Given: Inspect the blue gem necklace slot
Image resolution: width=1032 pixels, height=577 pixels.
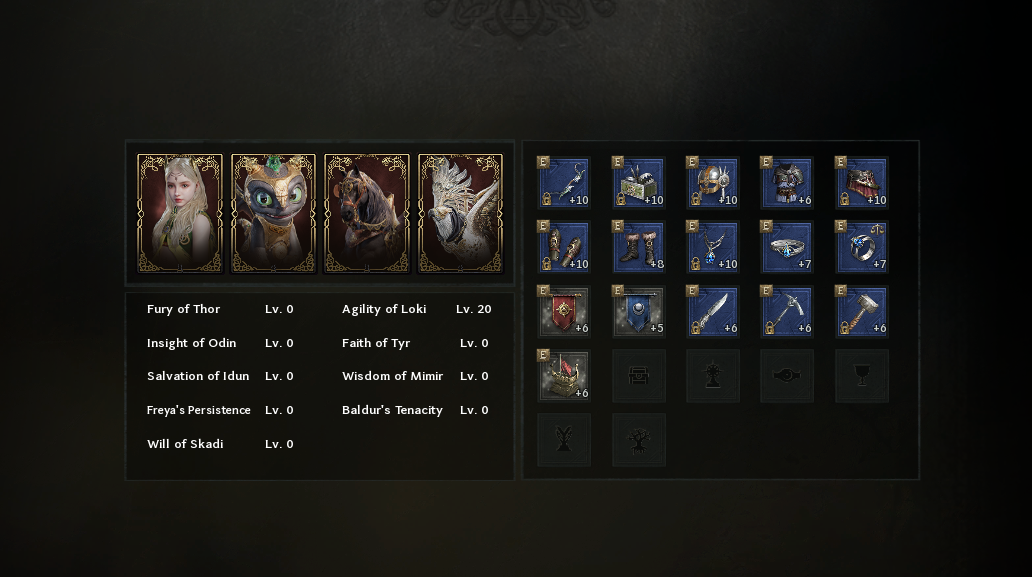Looking at the screenshot, I should pyautogui.click(x=712, y=247).
